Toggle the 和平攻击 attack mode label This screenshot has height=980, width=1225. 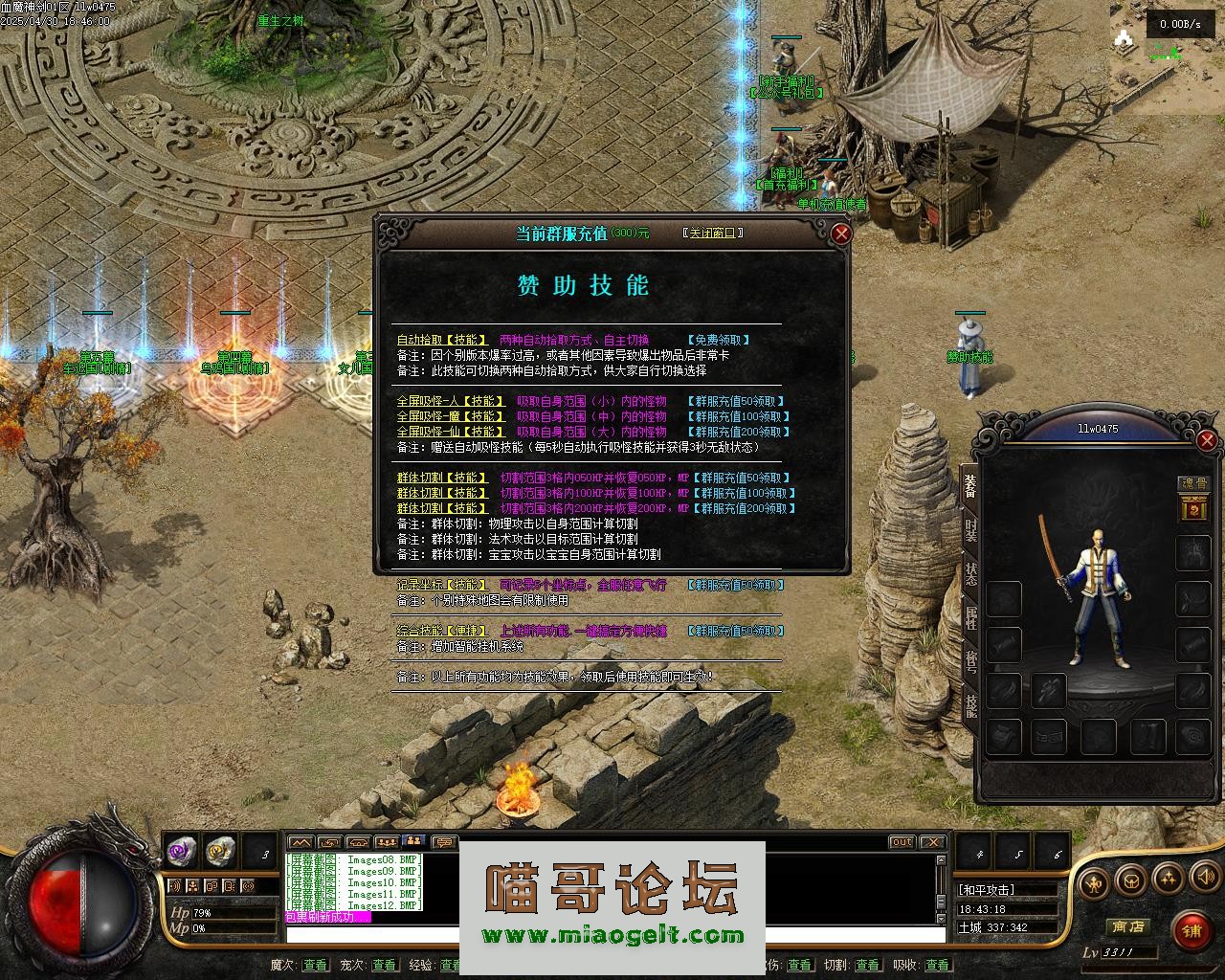pyautogui.click(x=987, y=890)
